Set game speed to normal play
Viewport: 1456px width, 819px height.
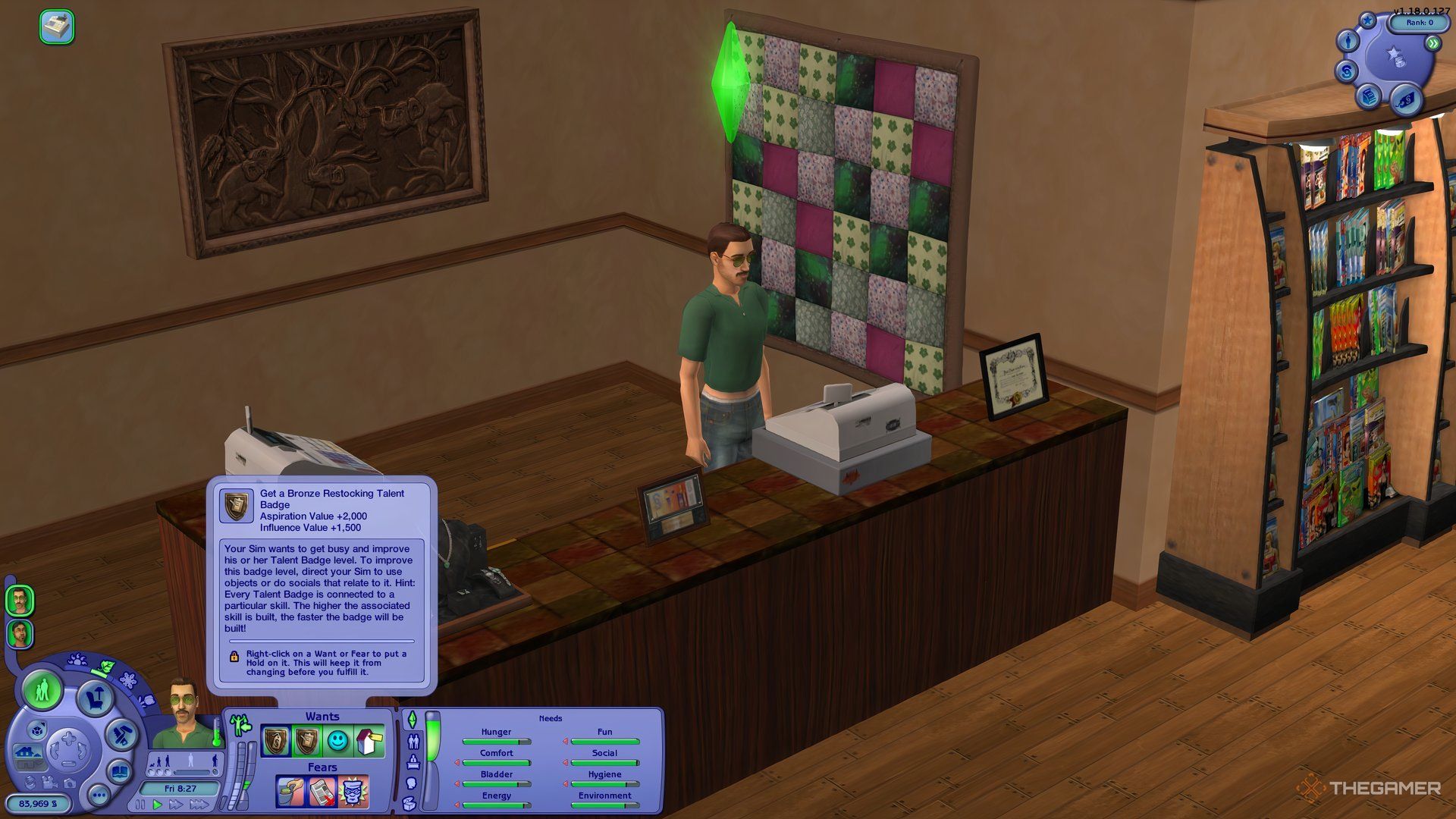(x=158, y=804)
